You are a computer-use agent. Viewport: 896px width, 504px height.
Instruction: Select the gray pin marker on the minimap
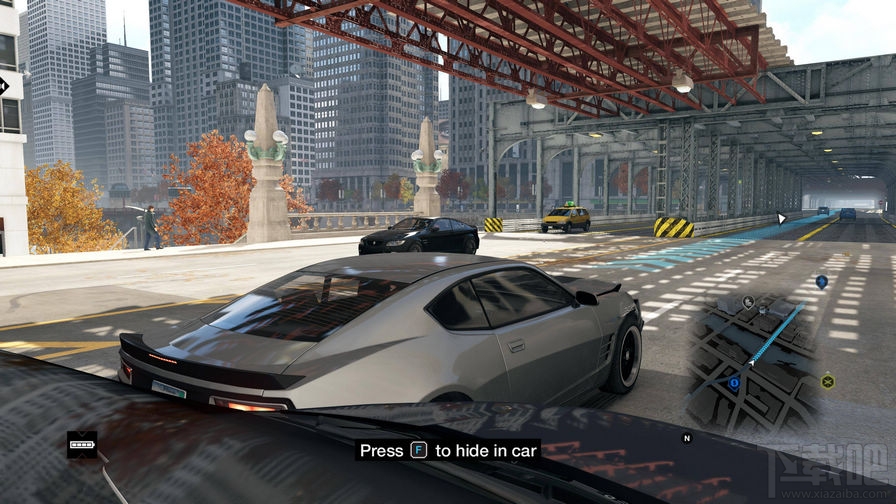[748, 301]
